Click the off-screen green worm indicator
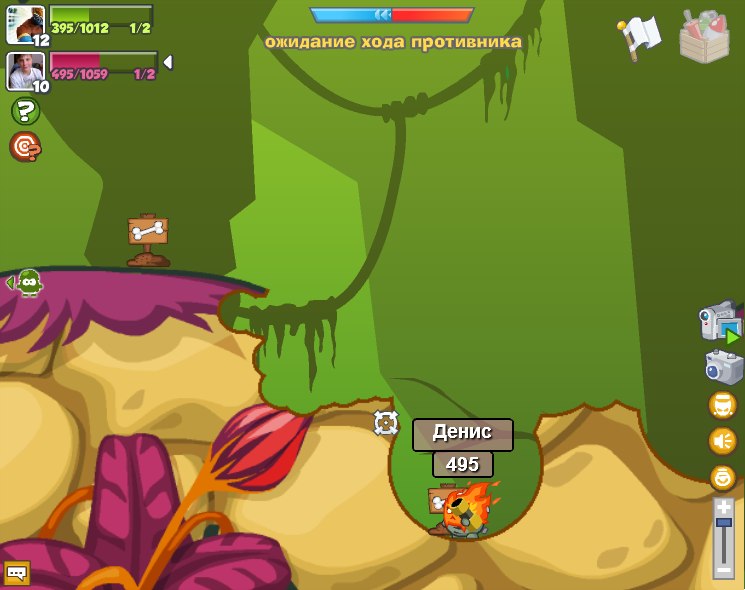Screen dimensions: 745x590 (28, 283)
